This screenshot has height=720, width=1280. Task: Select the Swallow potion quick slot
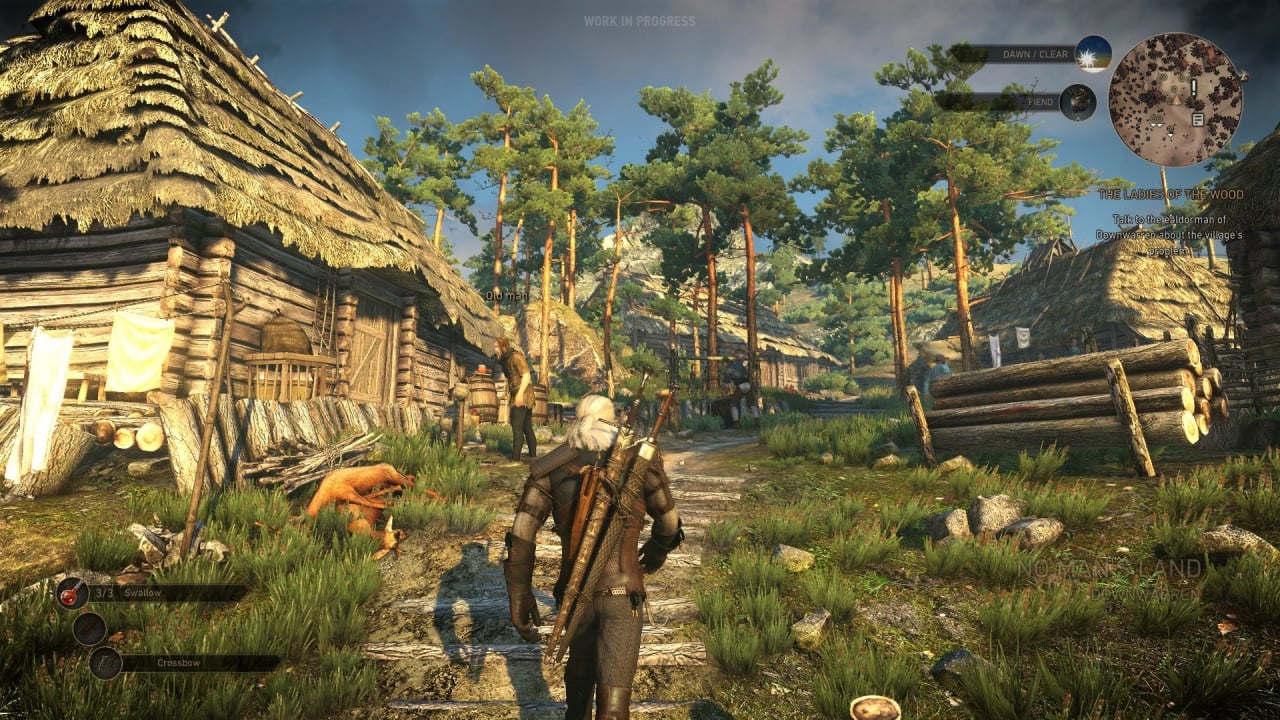coord(73,594)
